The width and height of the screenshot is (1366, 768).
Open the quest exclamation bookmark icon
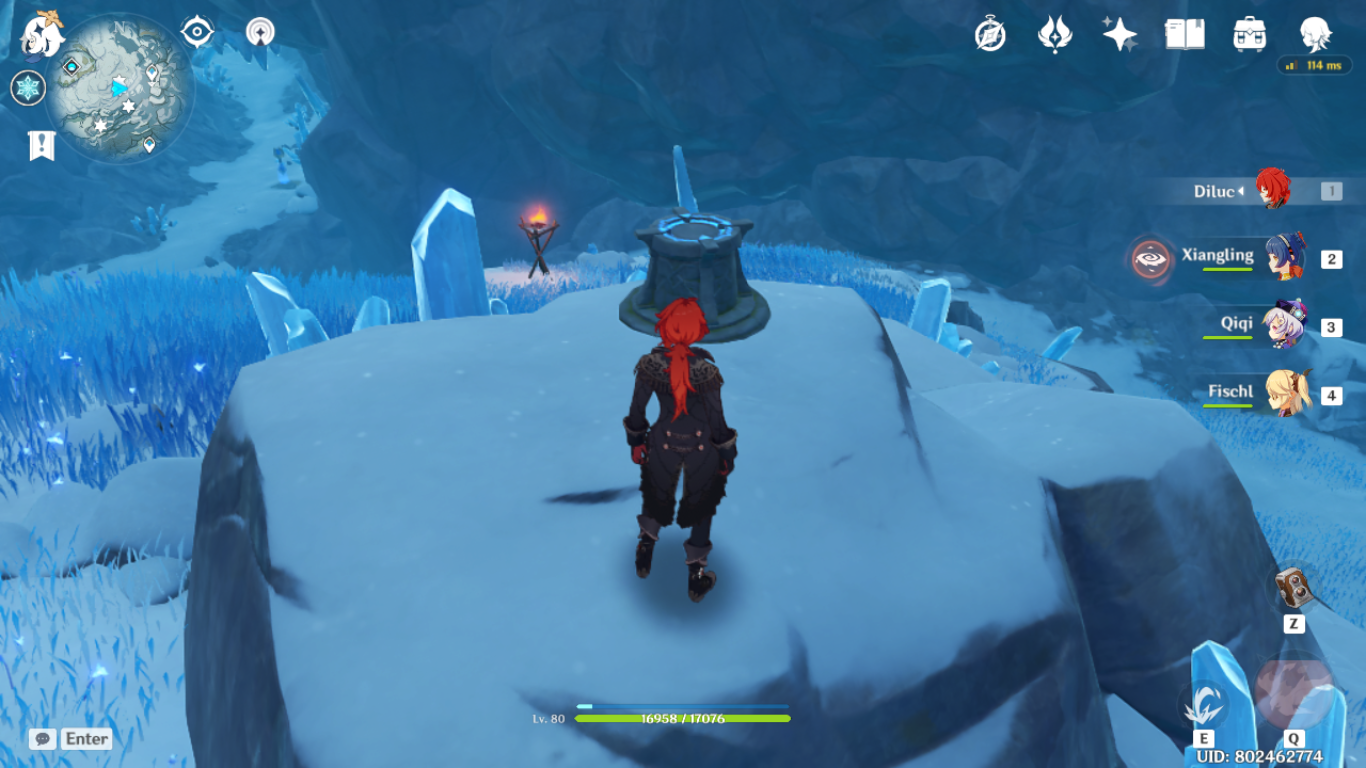[41, 146]
